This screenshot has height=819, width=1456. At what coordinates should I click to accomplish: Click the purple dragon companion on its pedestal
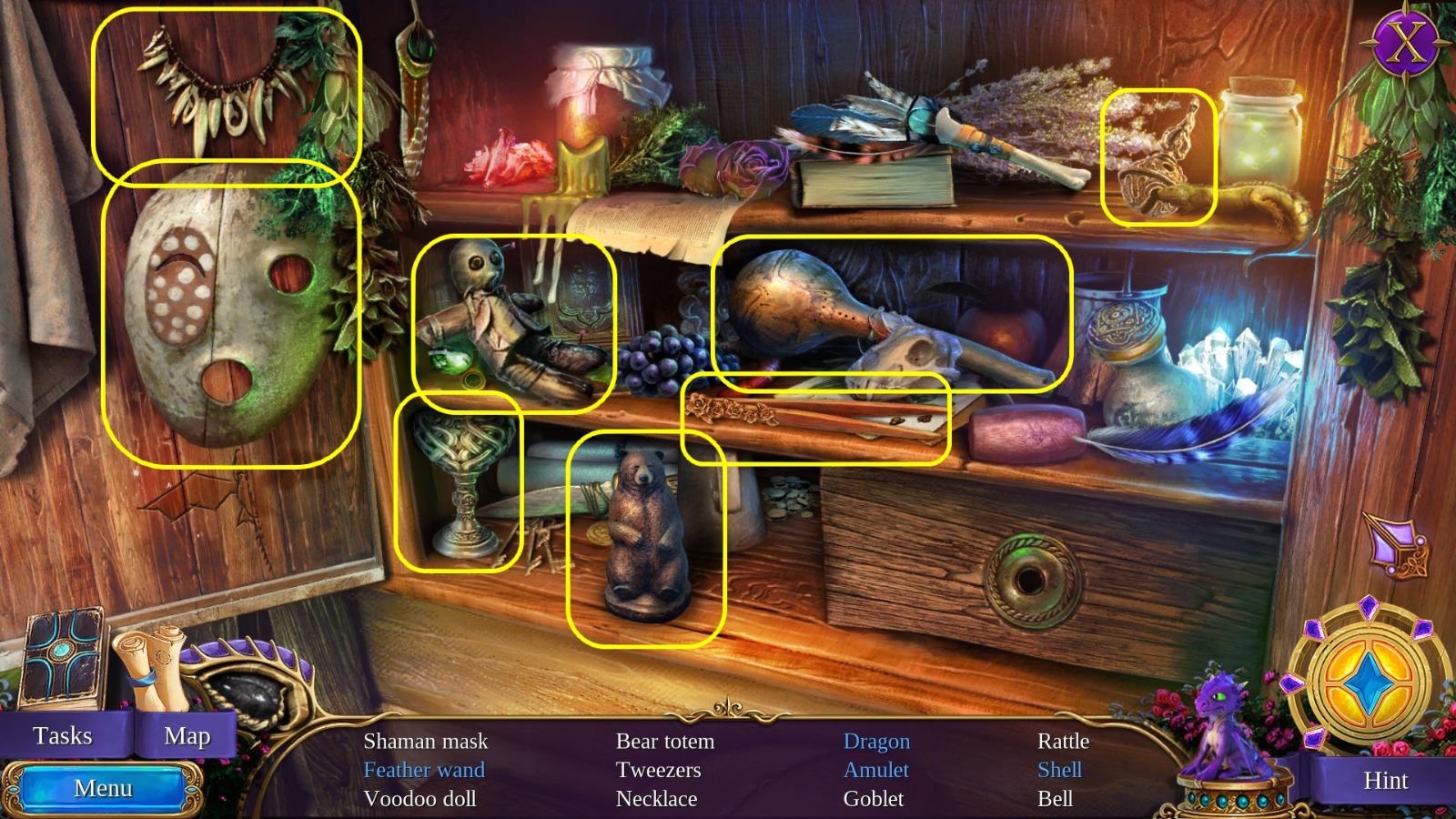pyautogui.click(x=1224, y=728)
